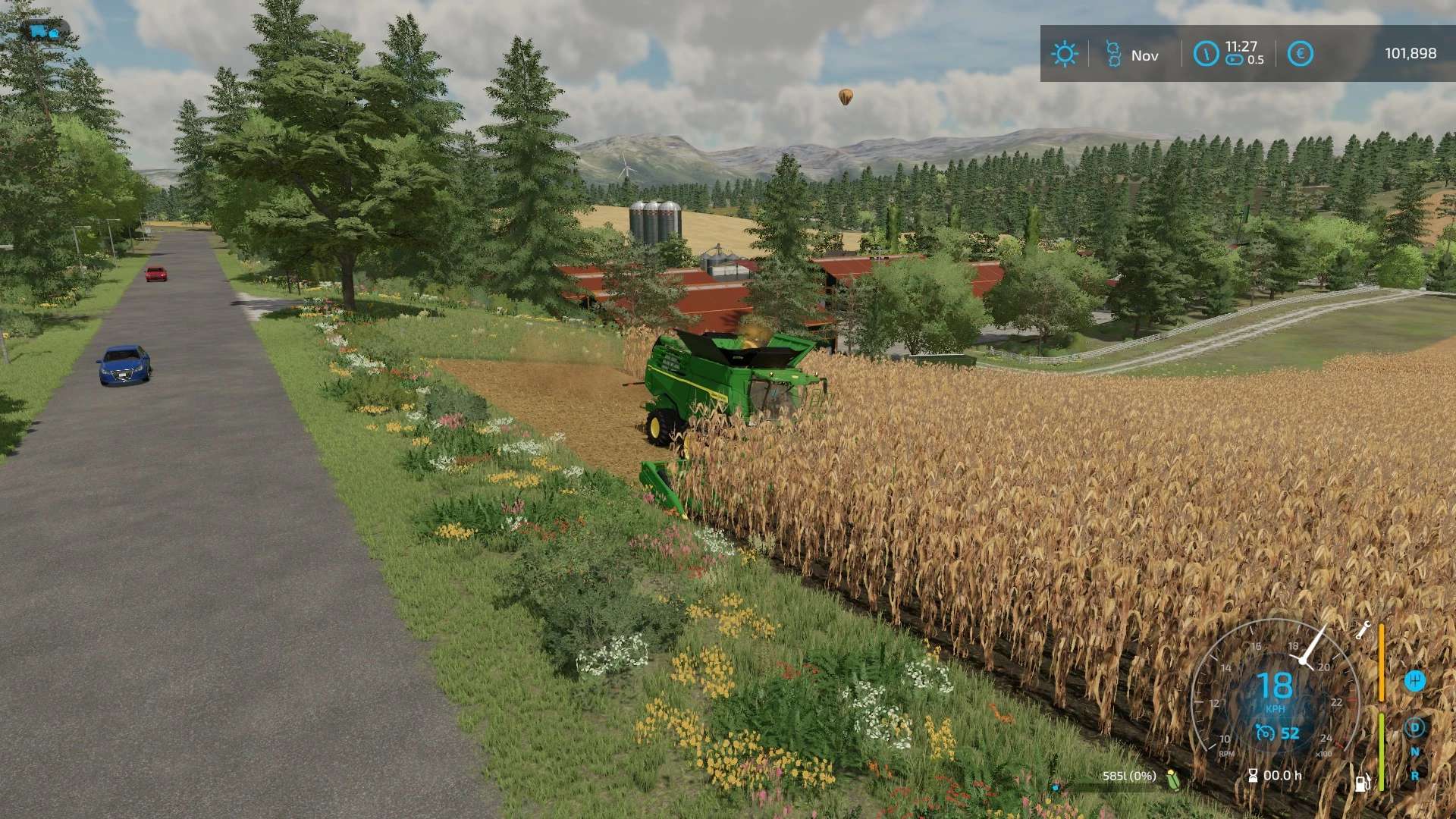1456x819 pixels.
Task: Open the November season indicator
Action: [x=1113, y=54]
